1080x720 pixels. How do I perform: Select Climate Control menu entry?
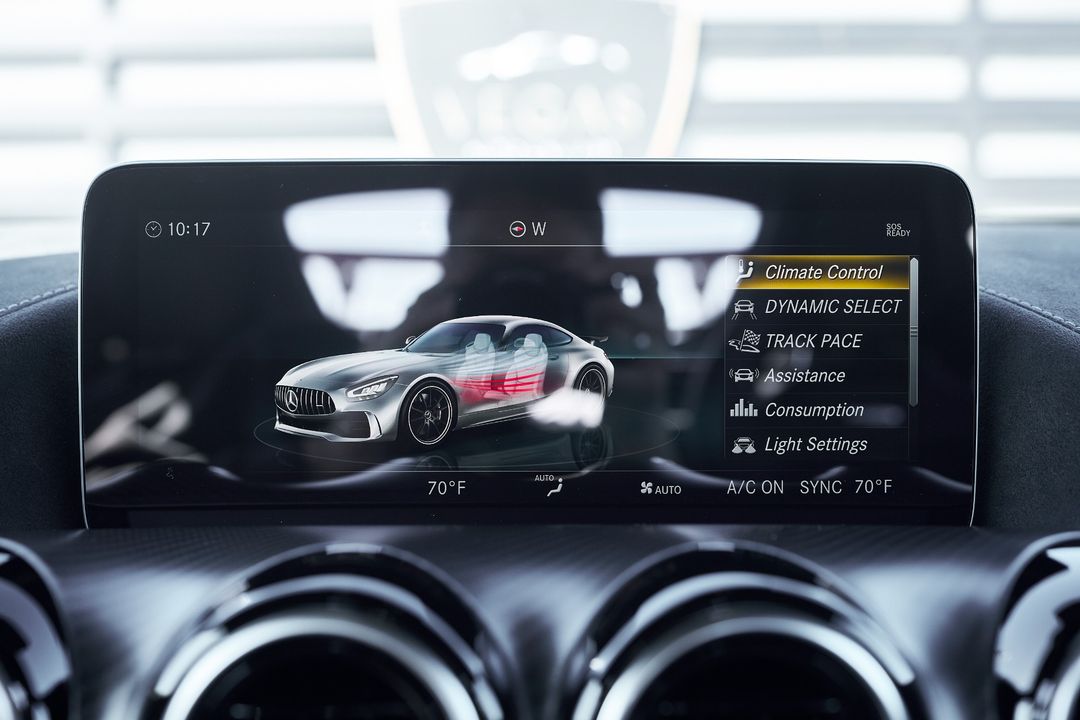click(x=817, y=272)
